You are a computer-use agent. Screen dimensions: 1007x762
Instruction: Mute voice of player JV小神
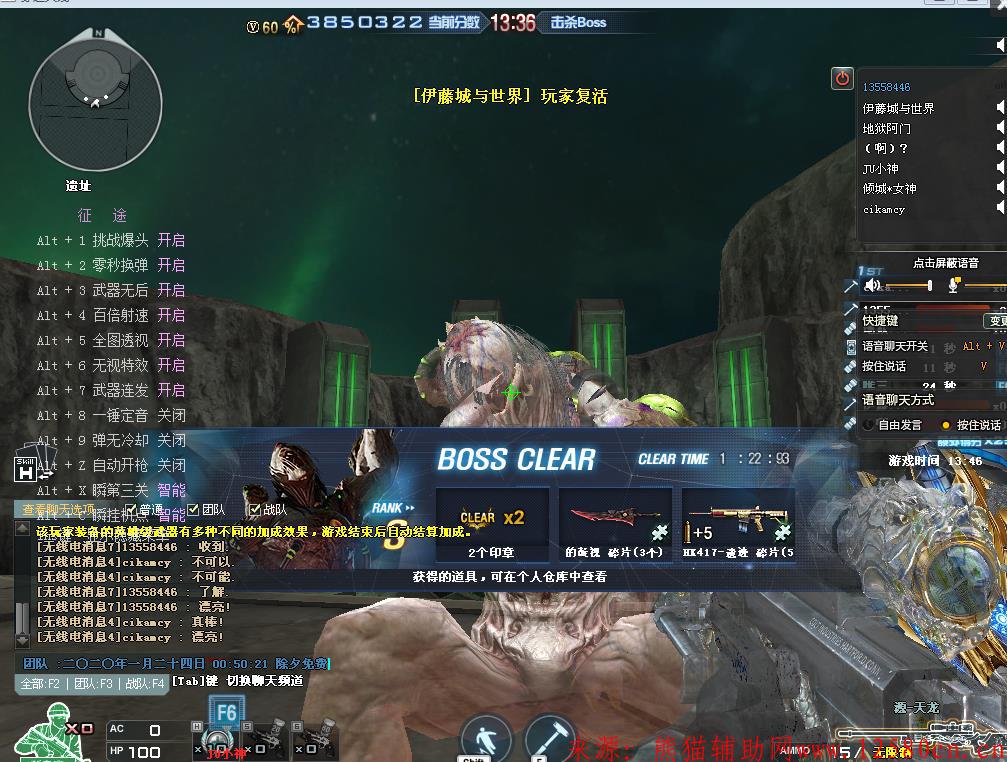[x=1000, y=169]
